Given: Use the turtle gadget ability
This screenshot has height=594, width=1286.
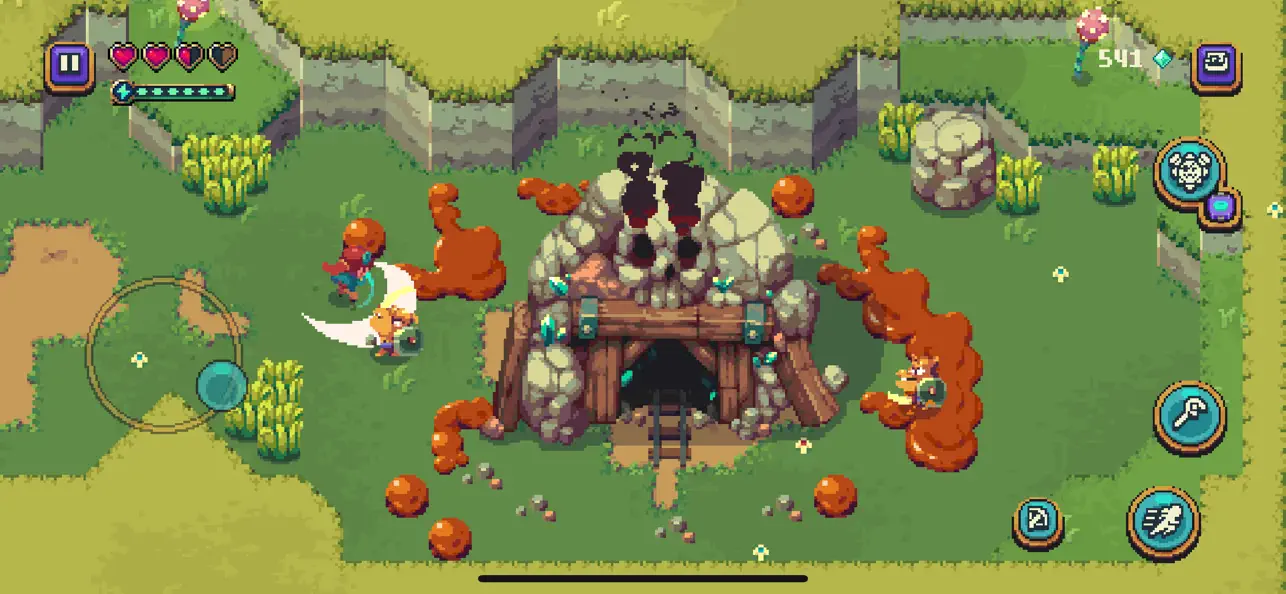Looking at the screenshot, I should point(1190,172).
